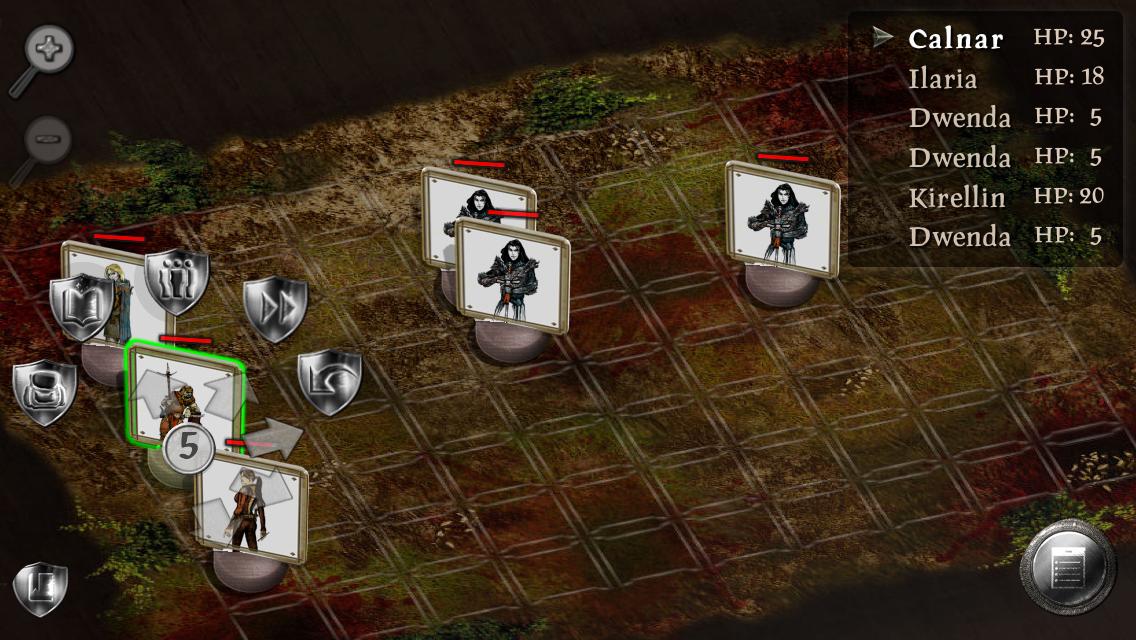Click the curved-arrow undo shield
The width and height of the screenshot is (1136, 640).
[329, 381]
